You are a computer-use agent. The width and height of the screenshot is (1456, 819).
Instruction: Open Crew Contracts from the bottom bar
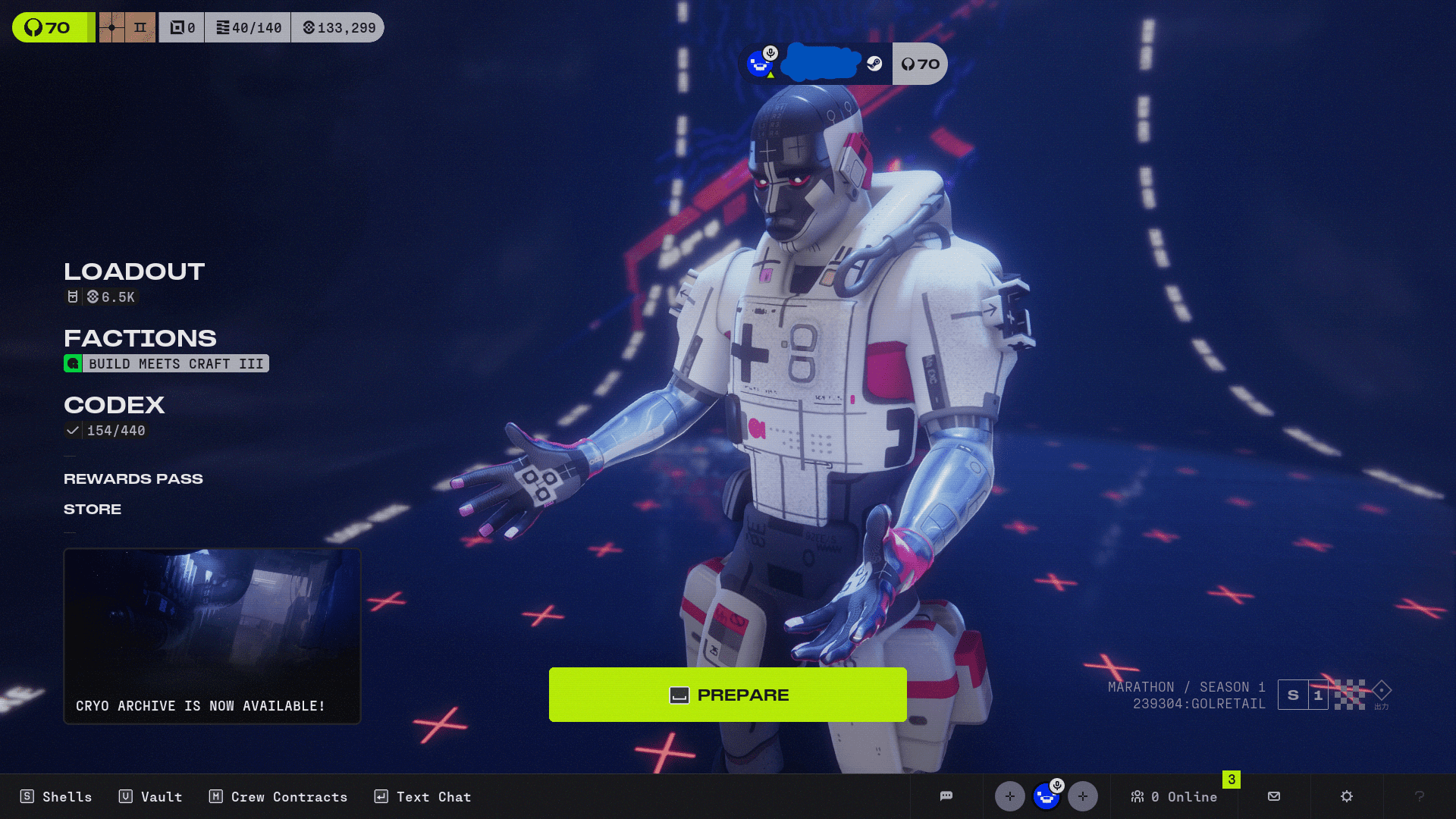click(278, 796)
